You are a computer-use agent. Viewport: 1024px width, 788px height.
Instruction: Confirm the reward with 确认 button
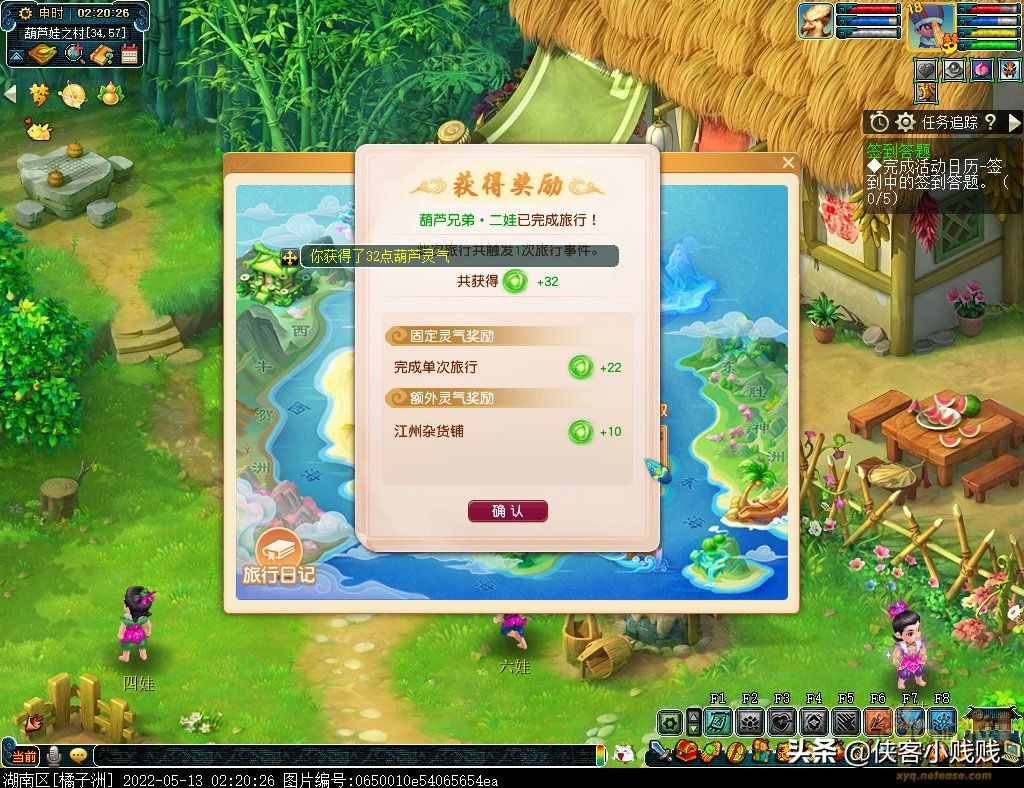[x=508, y=511]
